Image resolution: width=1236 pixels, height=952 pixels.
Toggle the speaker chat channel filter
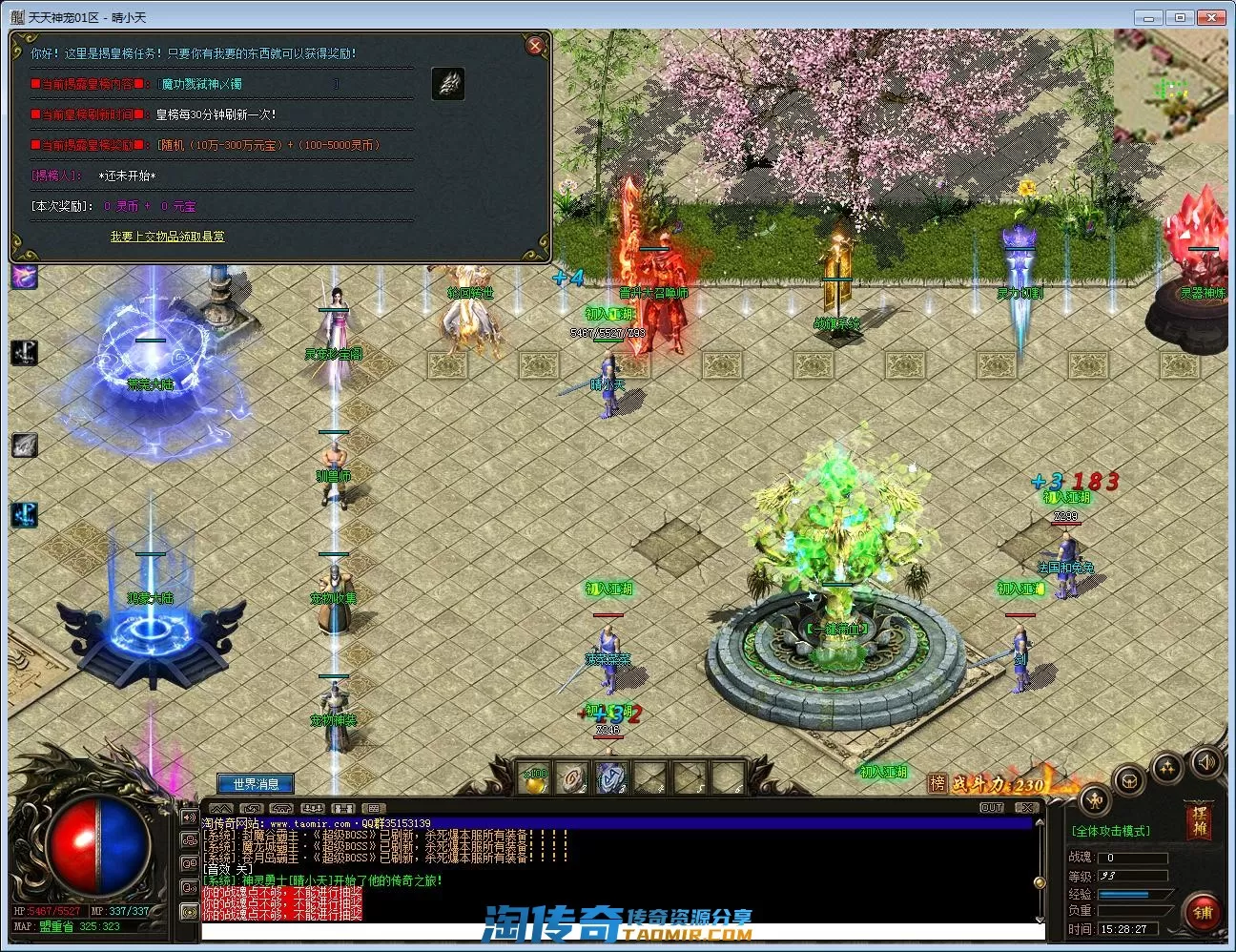click(189, 817)
